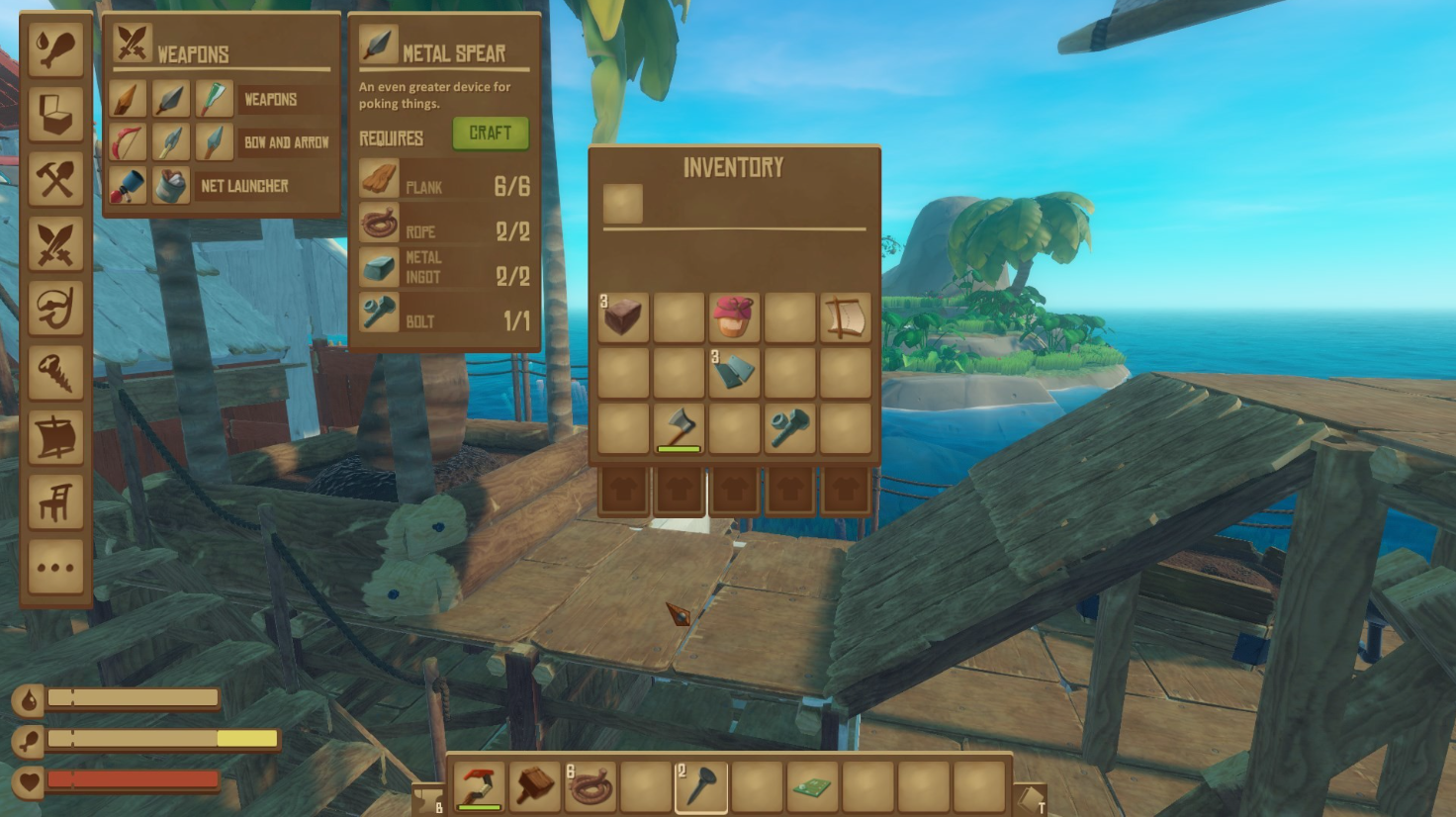Click the BOW AND ARROW group label
1456x817 pixels.
click(x=286, y=141)
